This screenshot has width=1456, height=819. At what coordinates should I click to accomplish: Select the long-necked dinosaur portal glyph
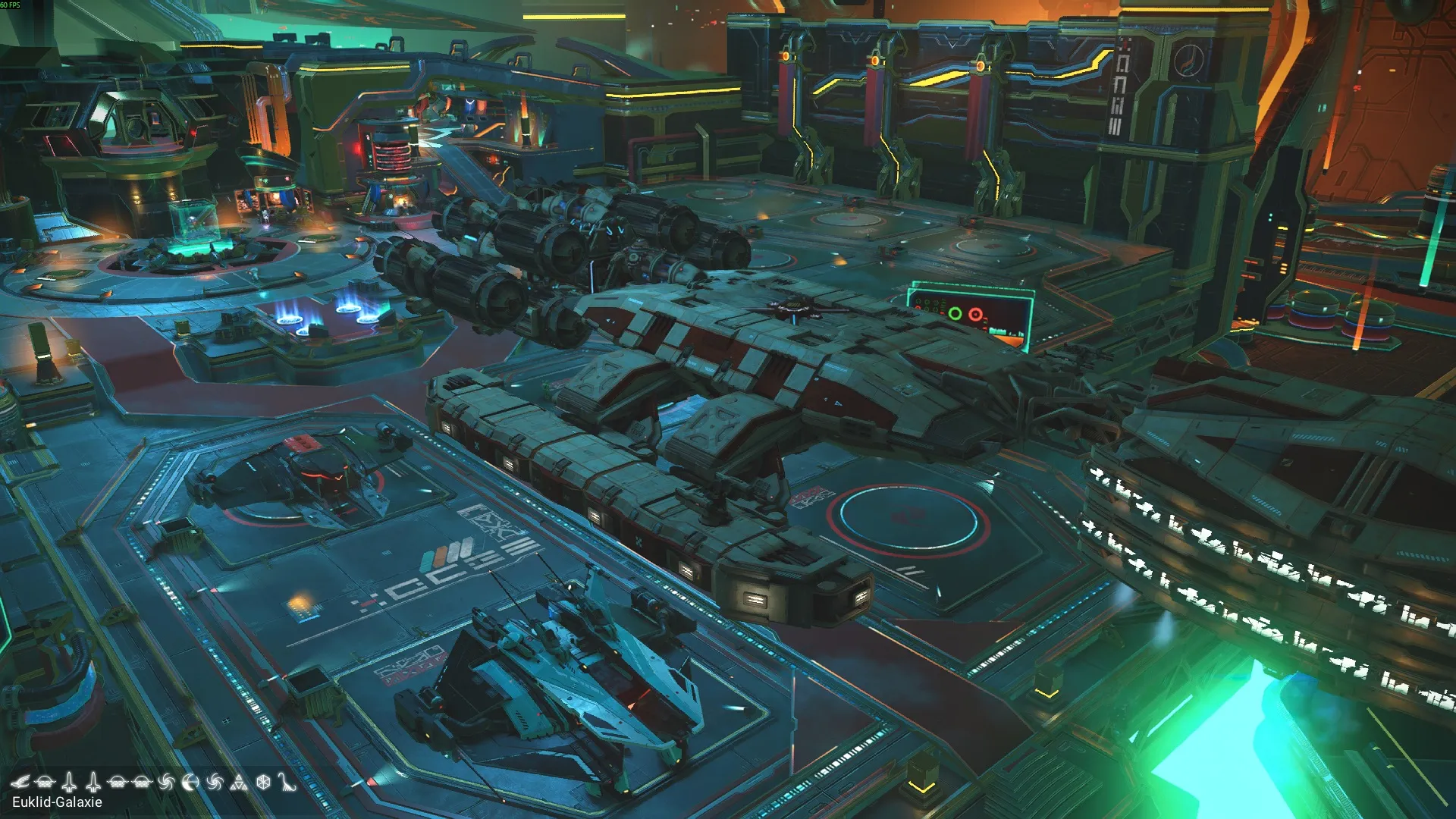click(x=286, y=782)
